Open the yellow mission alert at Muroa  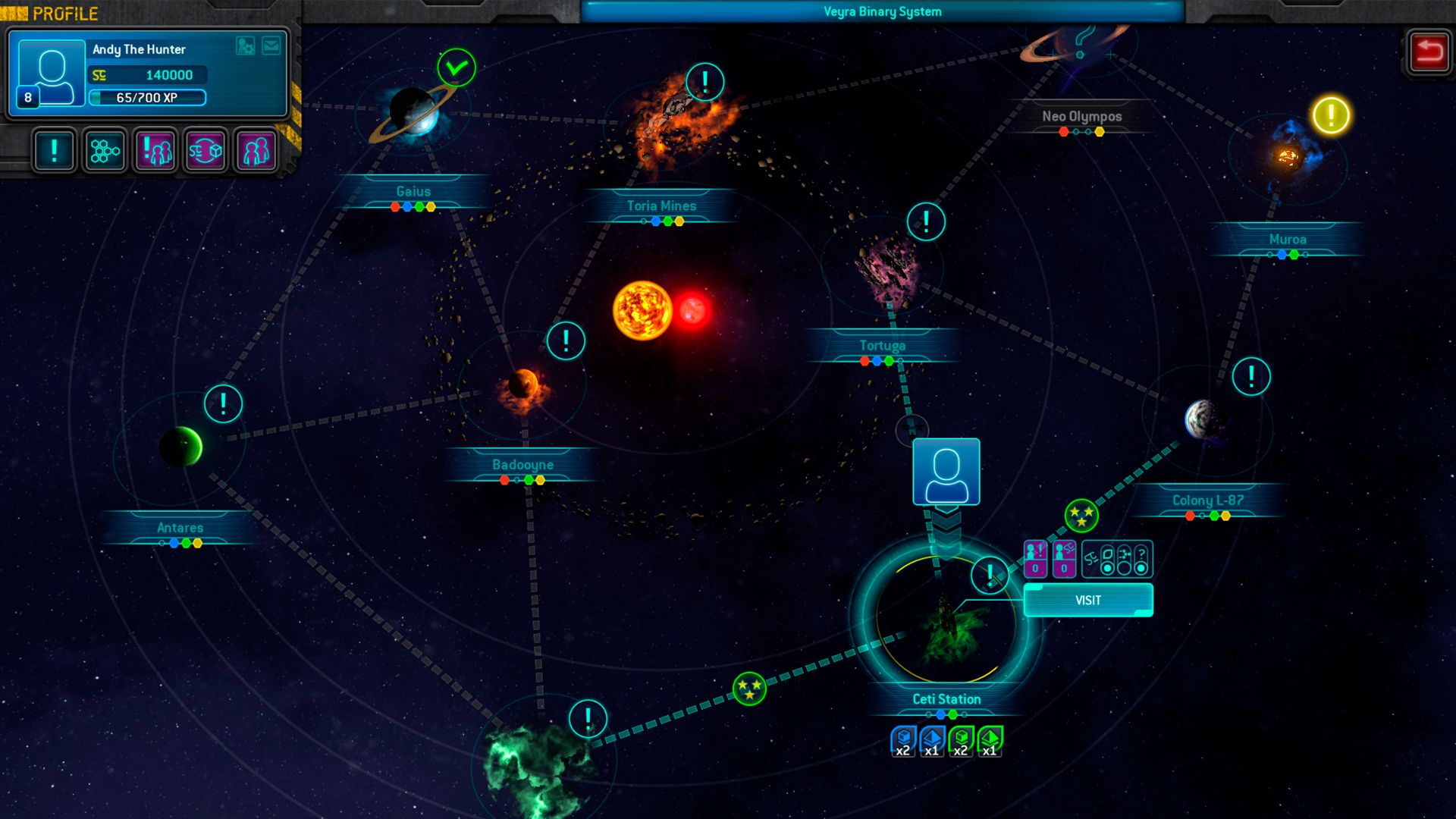point(1331,115)
